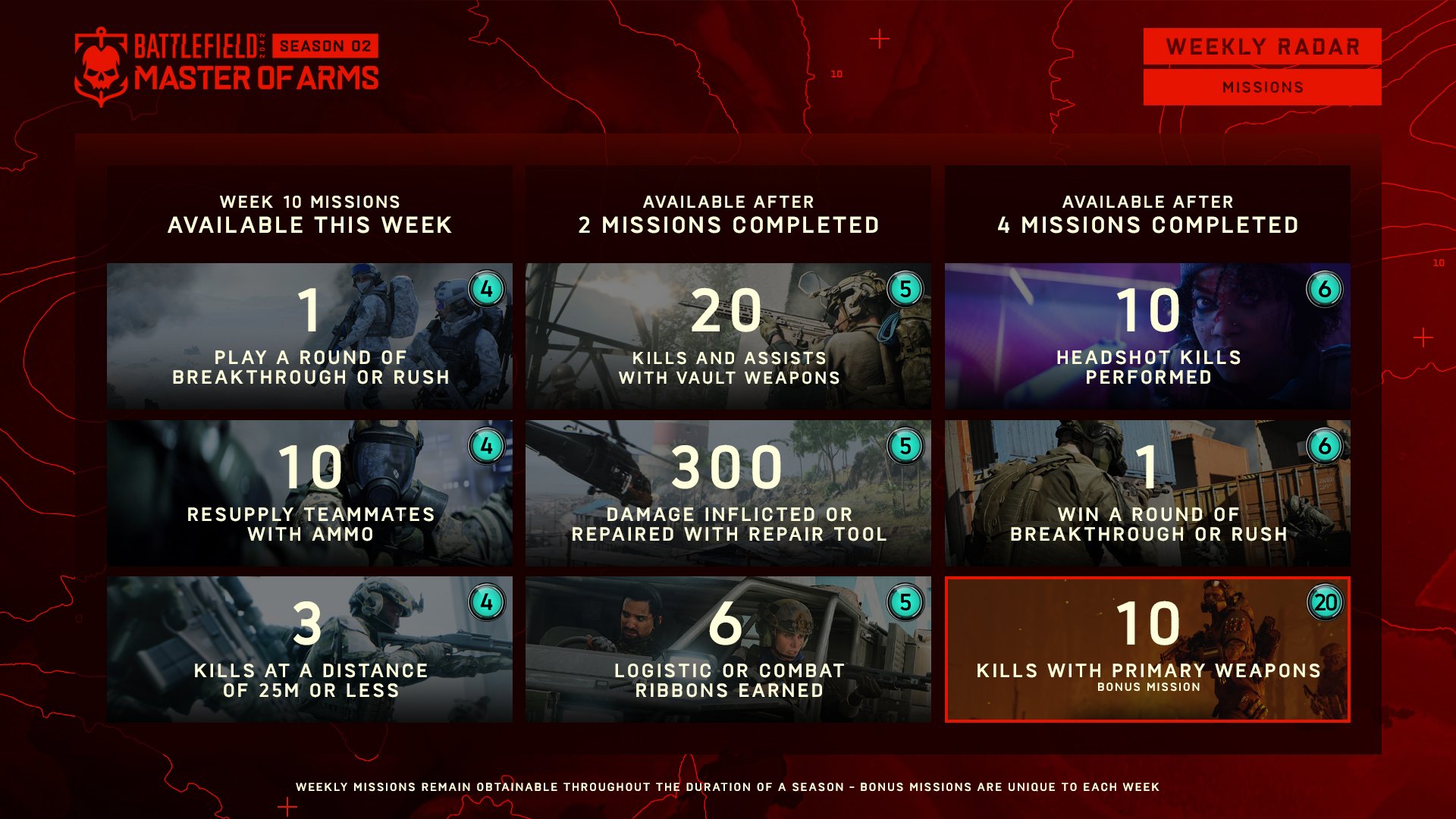Select the 10 Headshot Kills mission tile
Screen dimensions: 1456x819
tap(1147, 336)
